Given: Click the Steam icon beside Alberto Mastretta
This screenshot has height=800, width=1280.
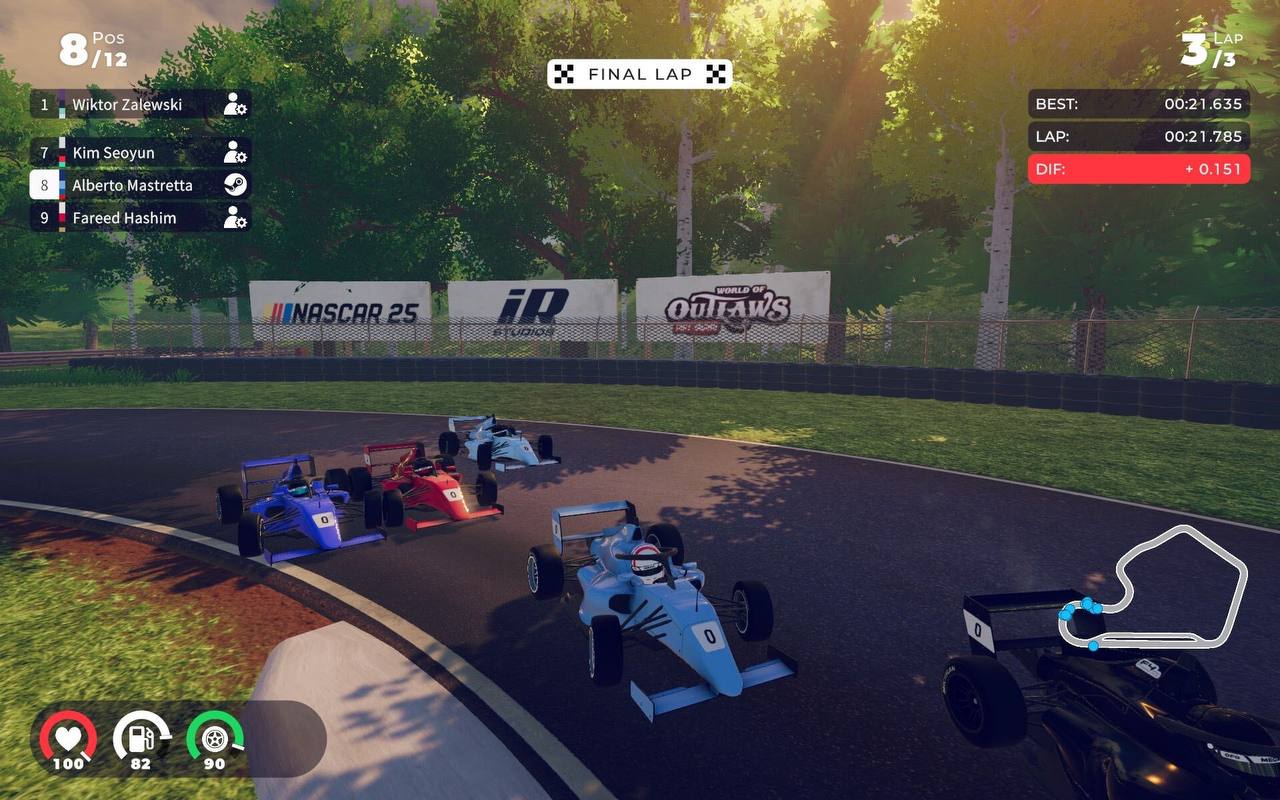Looking at the screenshot, I should pyautogui.click(x=235, y=185).
